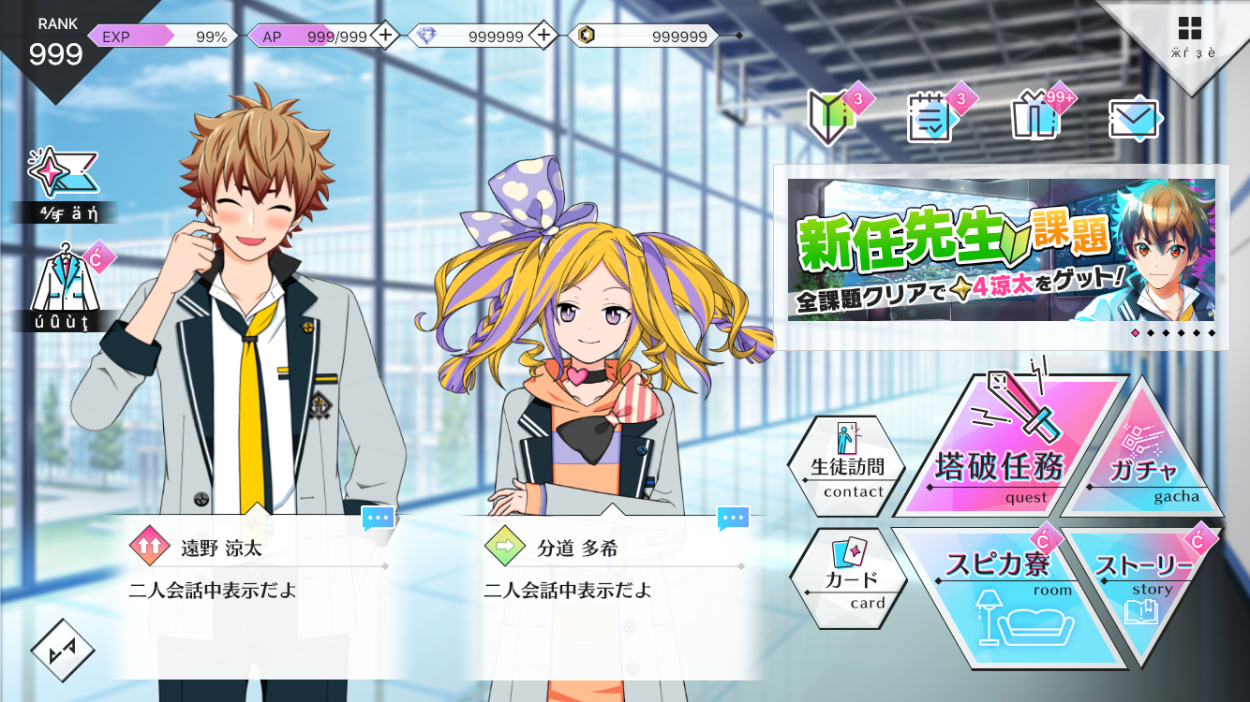This screenshot has width=1250, height=702.
Task: Tap the speech bubble above 分道 多希
Action: coord(733,518)
